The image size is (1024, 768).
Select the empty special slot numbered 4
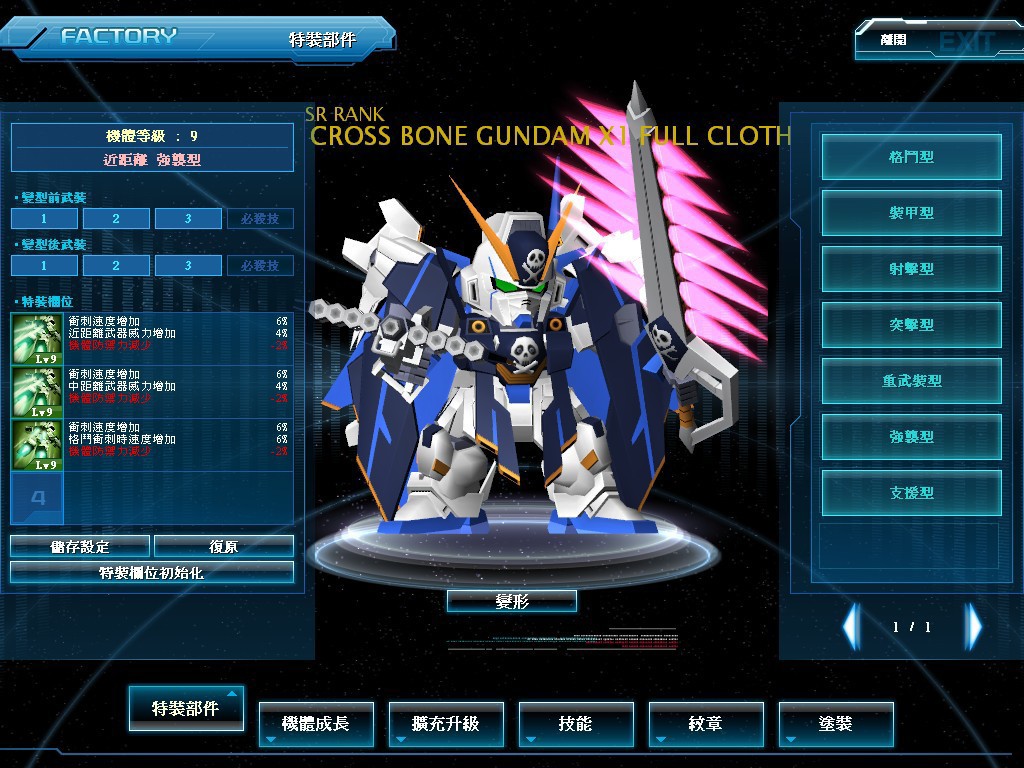37,497
